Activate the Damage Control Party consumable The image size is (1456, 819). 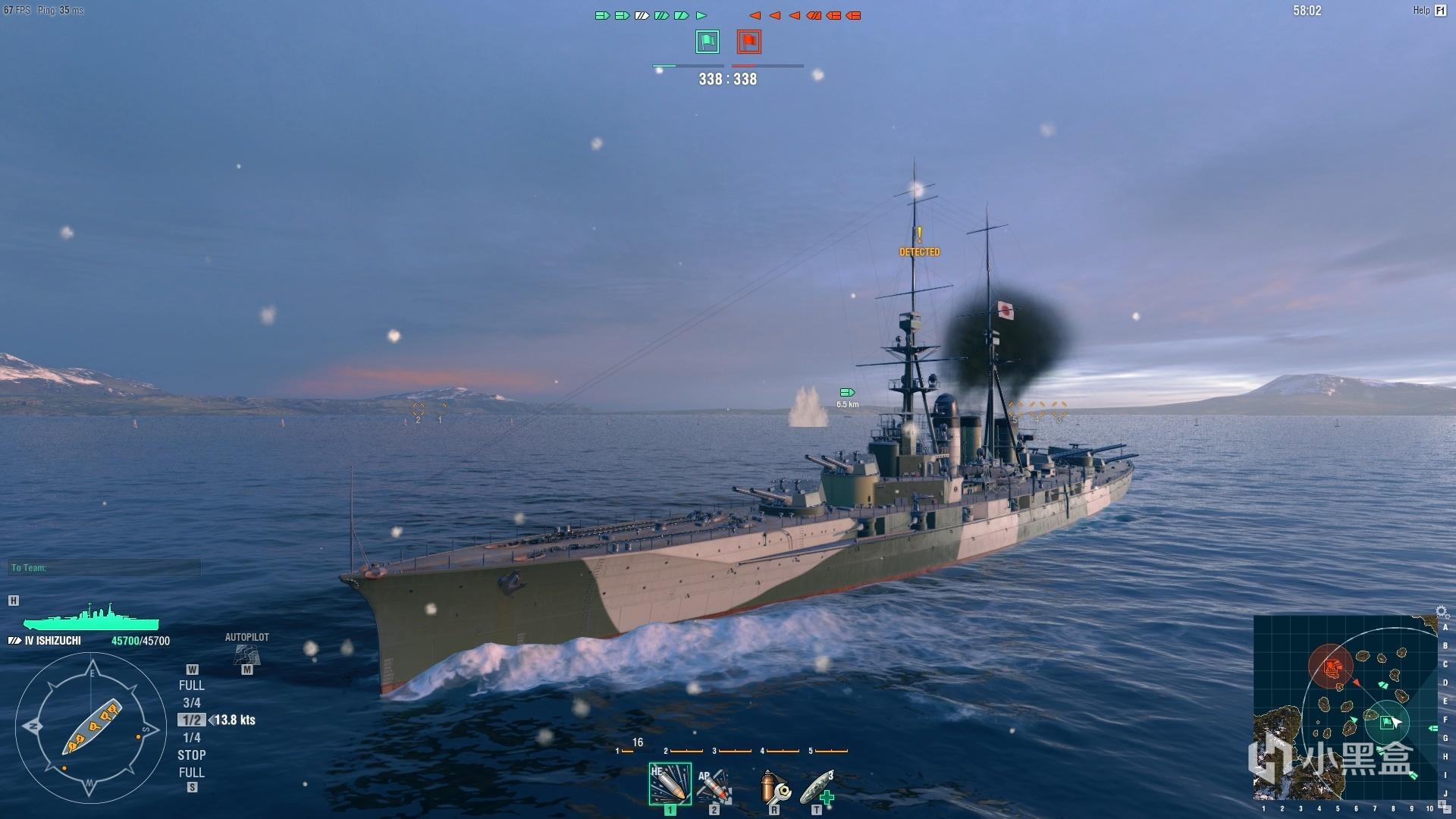[774, 787]
